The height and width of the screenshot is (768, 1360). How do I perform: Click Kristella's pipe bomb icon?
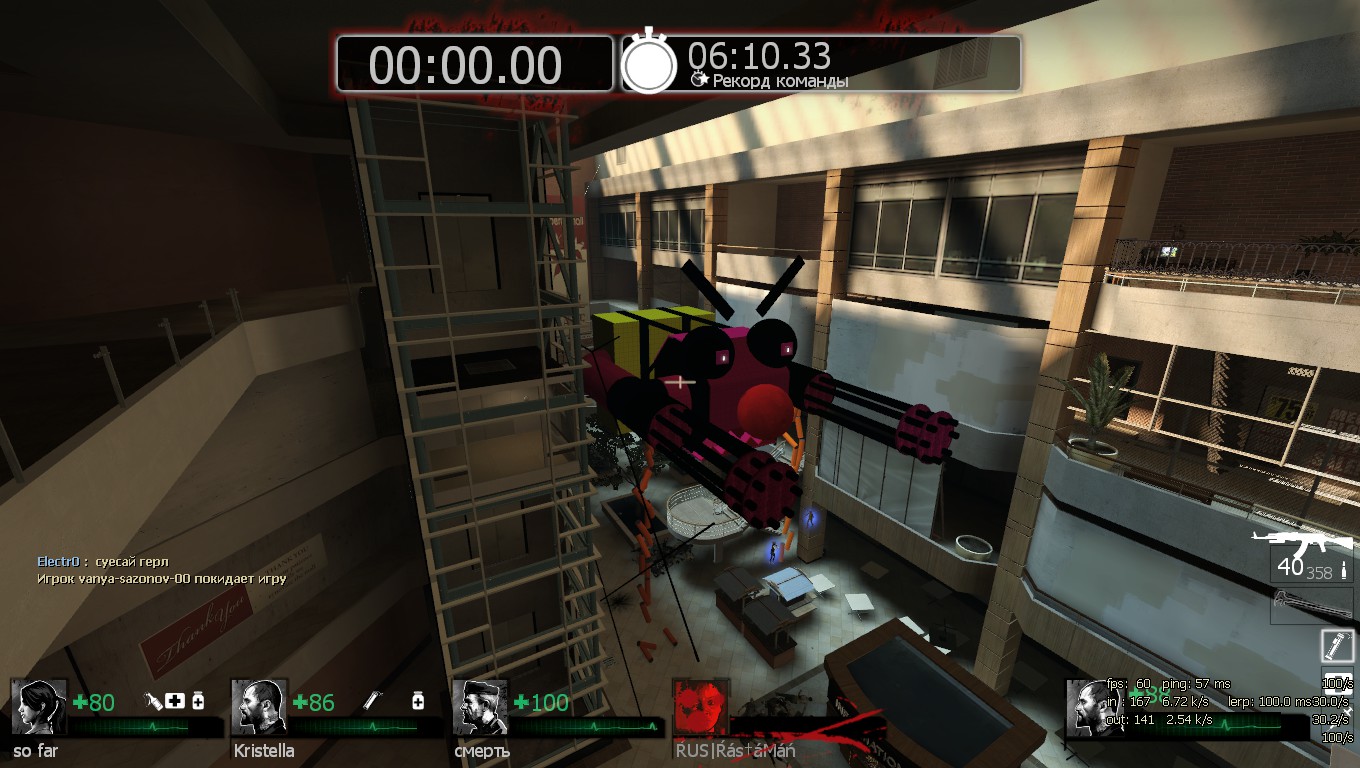(x=372, y=702)
